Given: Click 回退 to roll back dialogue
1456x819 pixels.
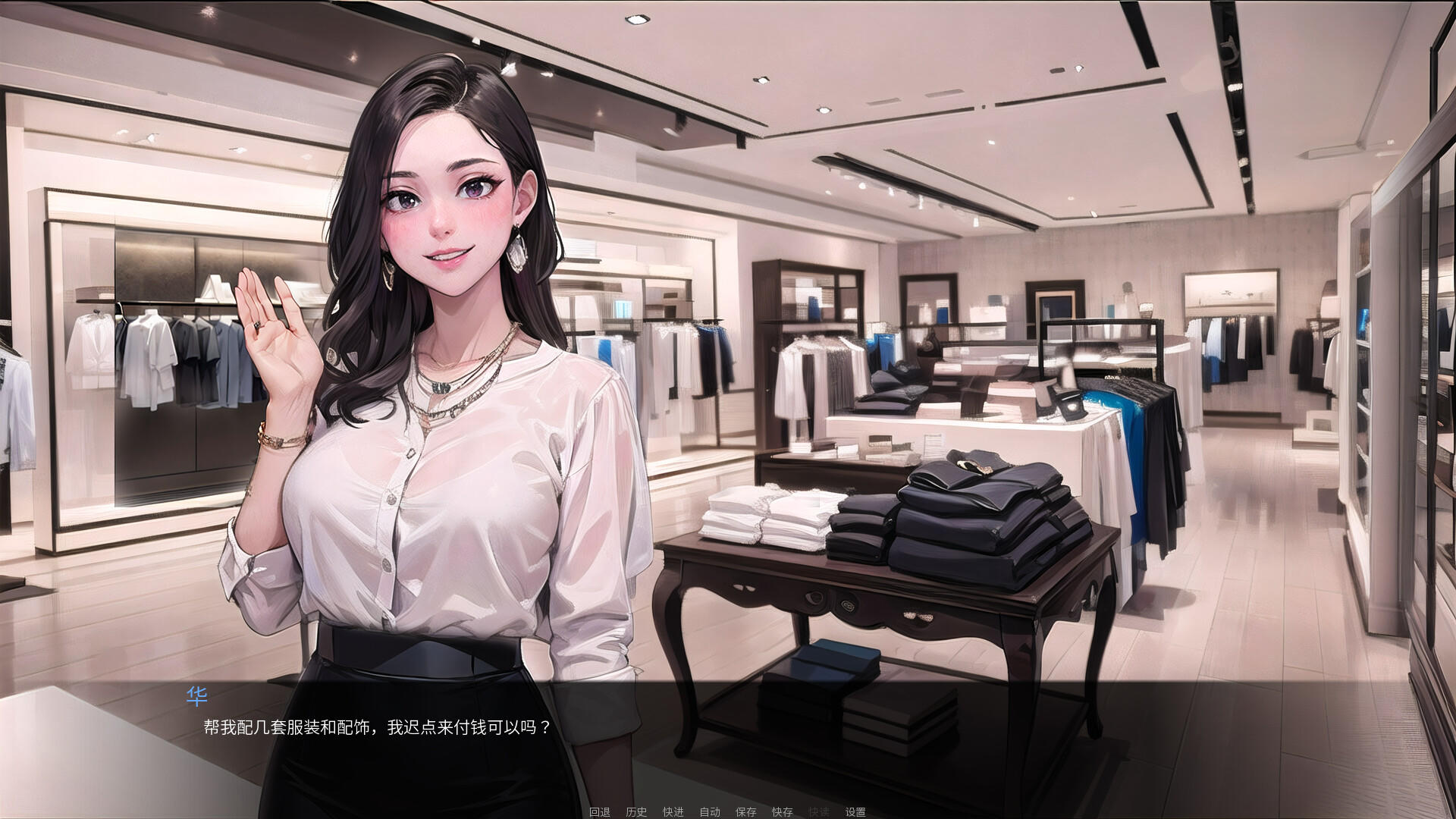Looking at the screenshot, I should pos(599,811).
